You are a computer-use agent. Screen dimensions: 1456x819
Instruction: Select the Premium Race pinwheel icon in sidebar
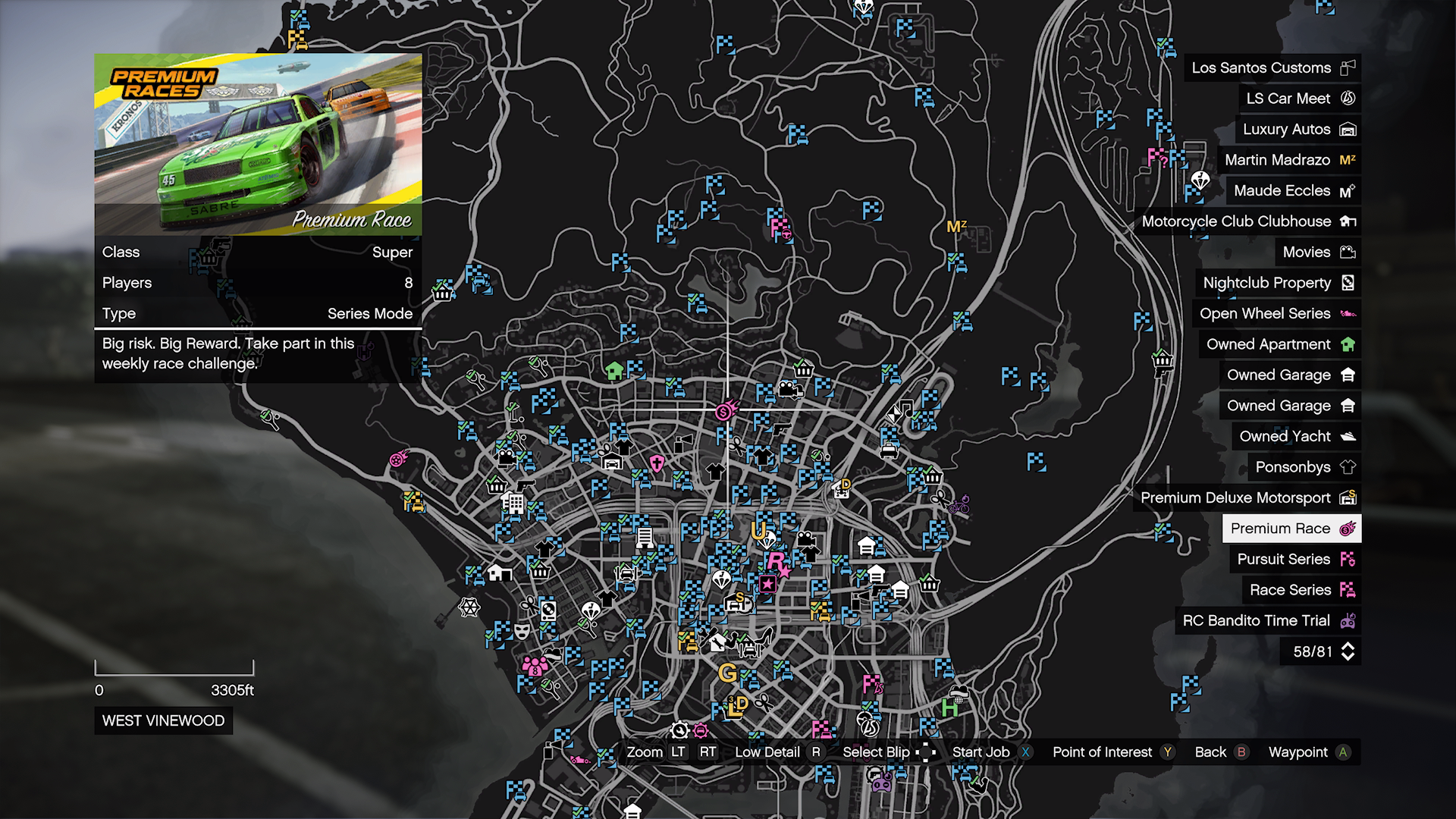pos(1348,529)
